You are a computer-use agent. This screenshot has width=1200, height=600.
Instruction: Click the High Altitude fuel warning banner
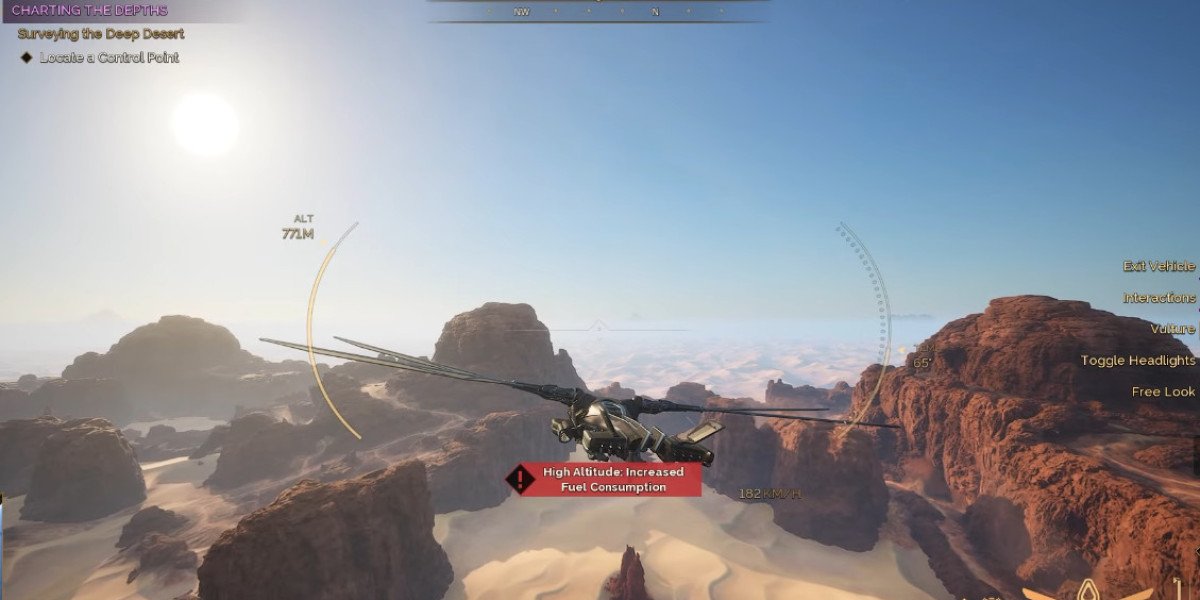(x=603, y=479)
